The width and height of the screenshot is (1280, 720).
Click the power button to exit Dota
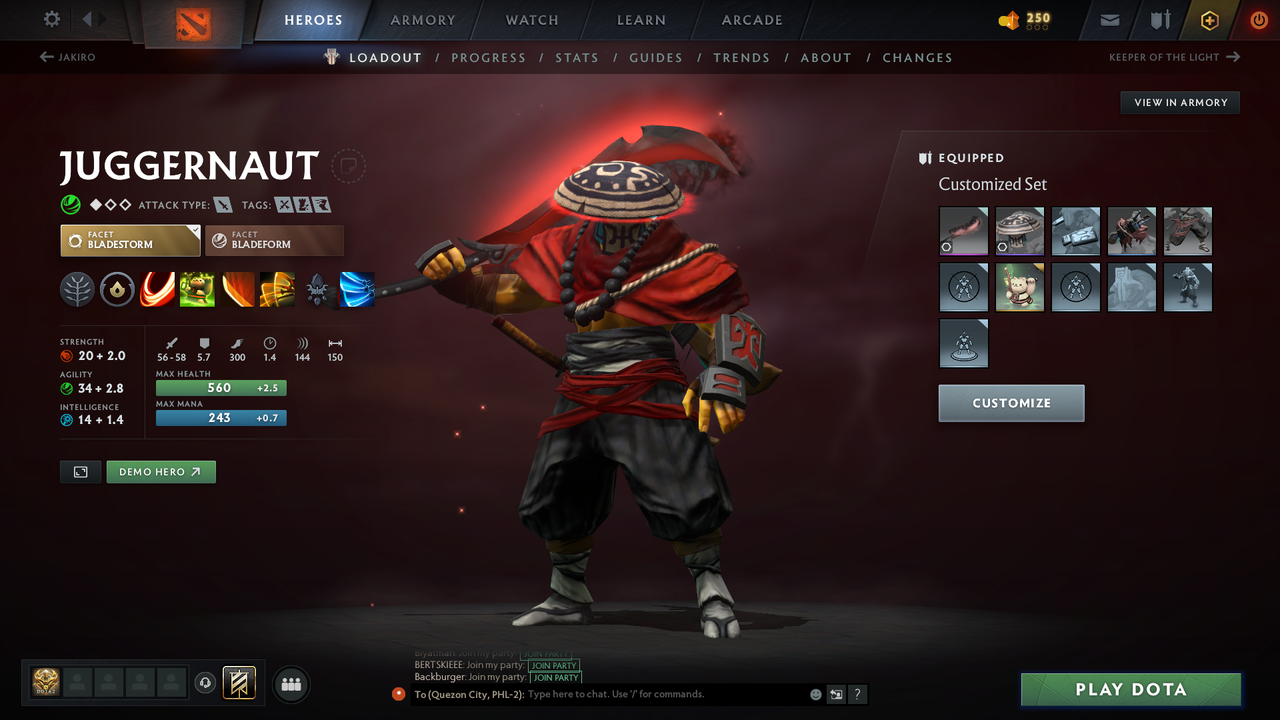[x=1258, y=19]
